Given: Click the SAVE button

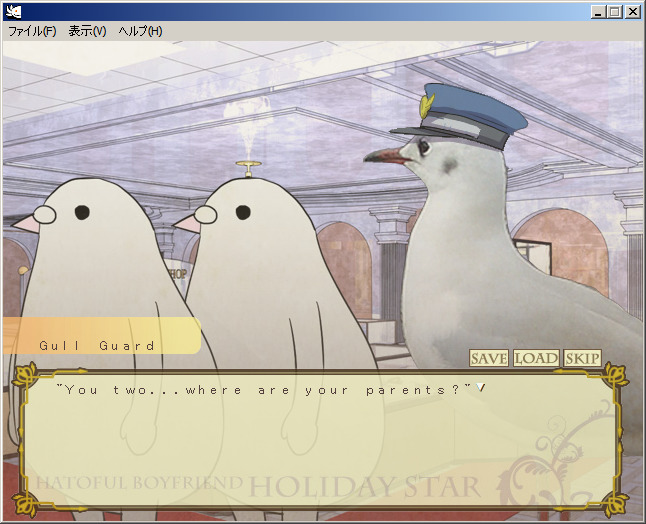Looking at the screenshot, I should coord(489,358).
